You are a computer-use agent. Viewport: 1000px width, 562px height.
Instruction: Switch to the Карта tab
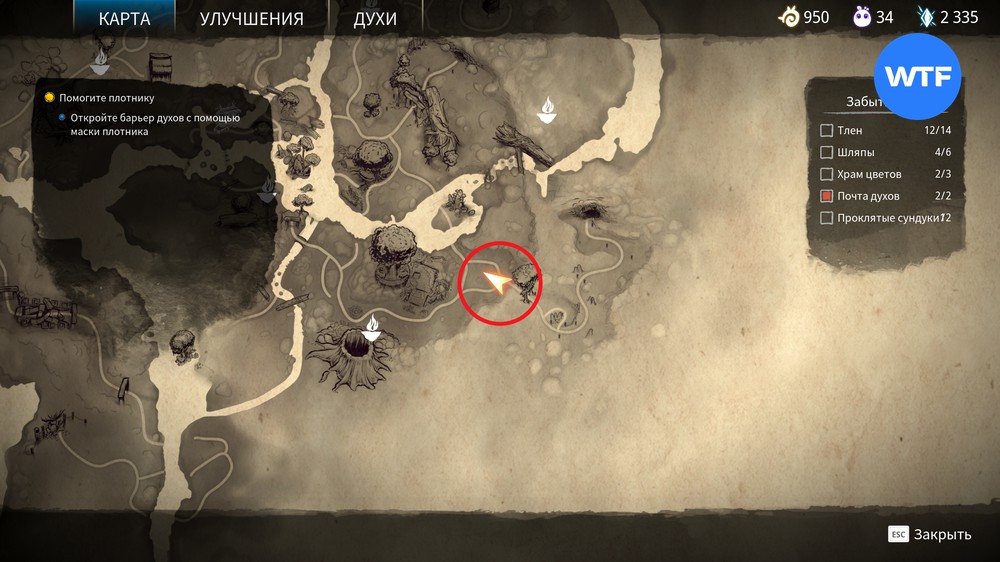click(x=125, y=19)
